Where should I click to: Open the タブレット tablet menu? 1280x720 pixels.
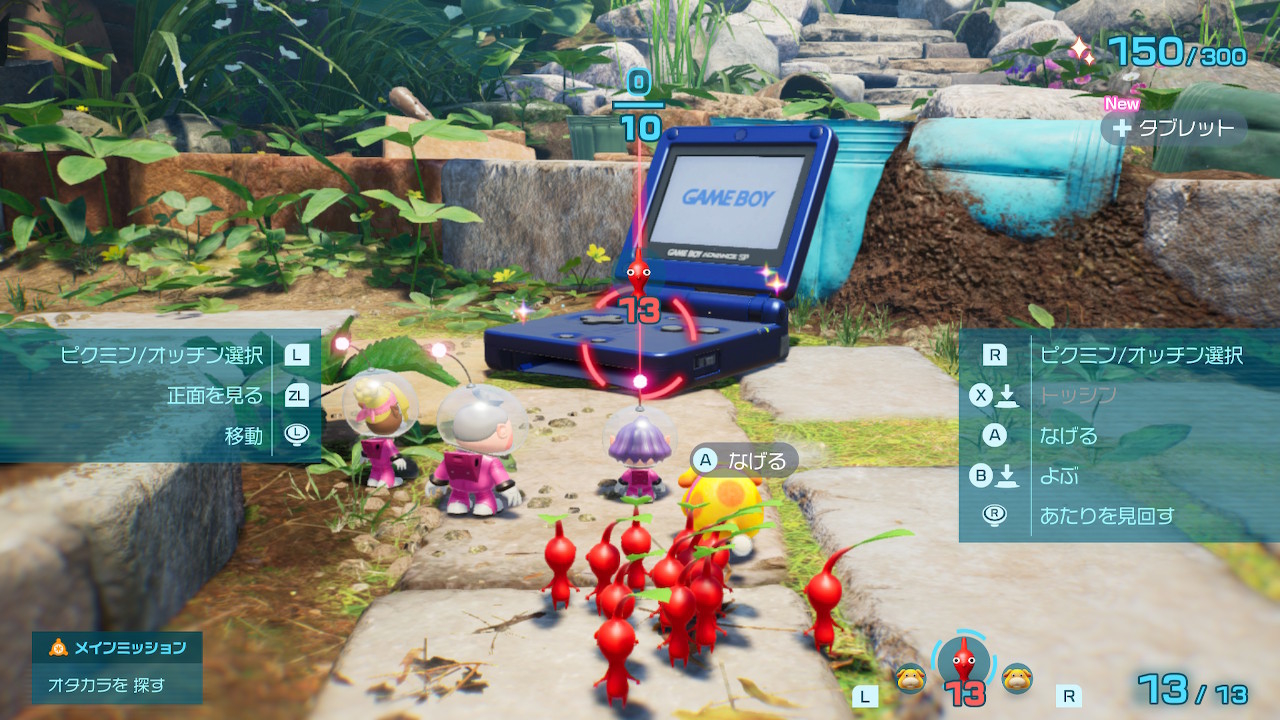(1174, 128)
